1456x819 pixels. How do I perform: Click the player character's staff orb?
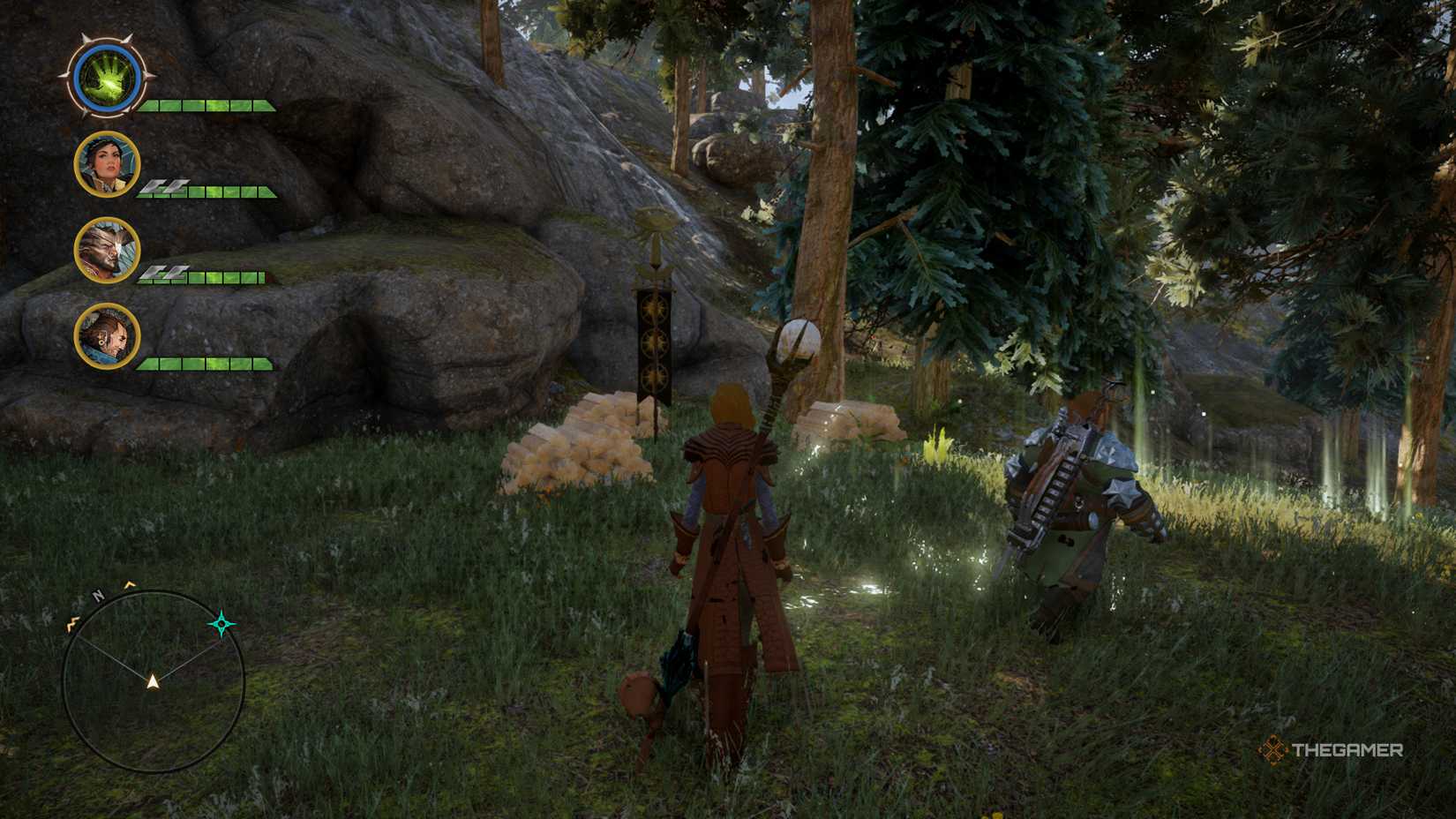[799, 340]
